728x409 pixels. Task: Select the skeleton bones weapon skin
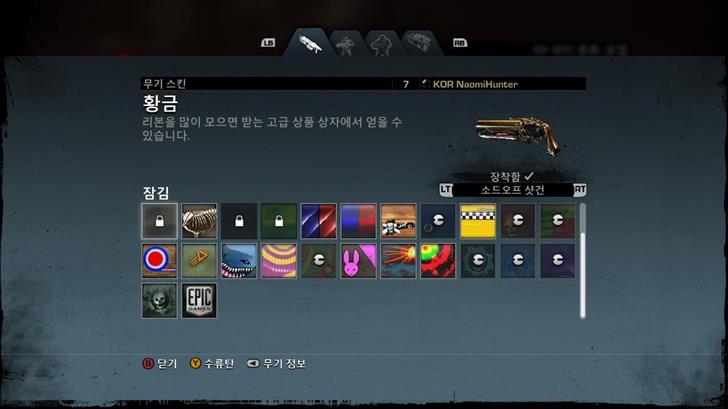pos(199,221)
